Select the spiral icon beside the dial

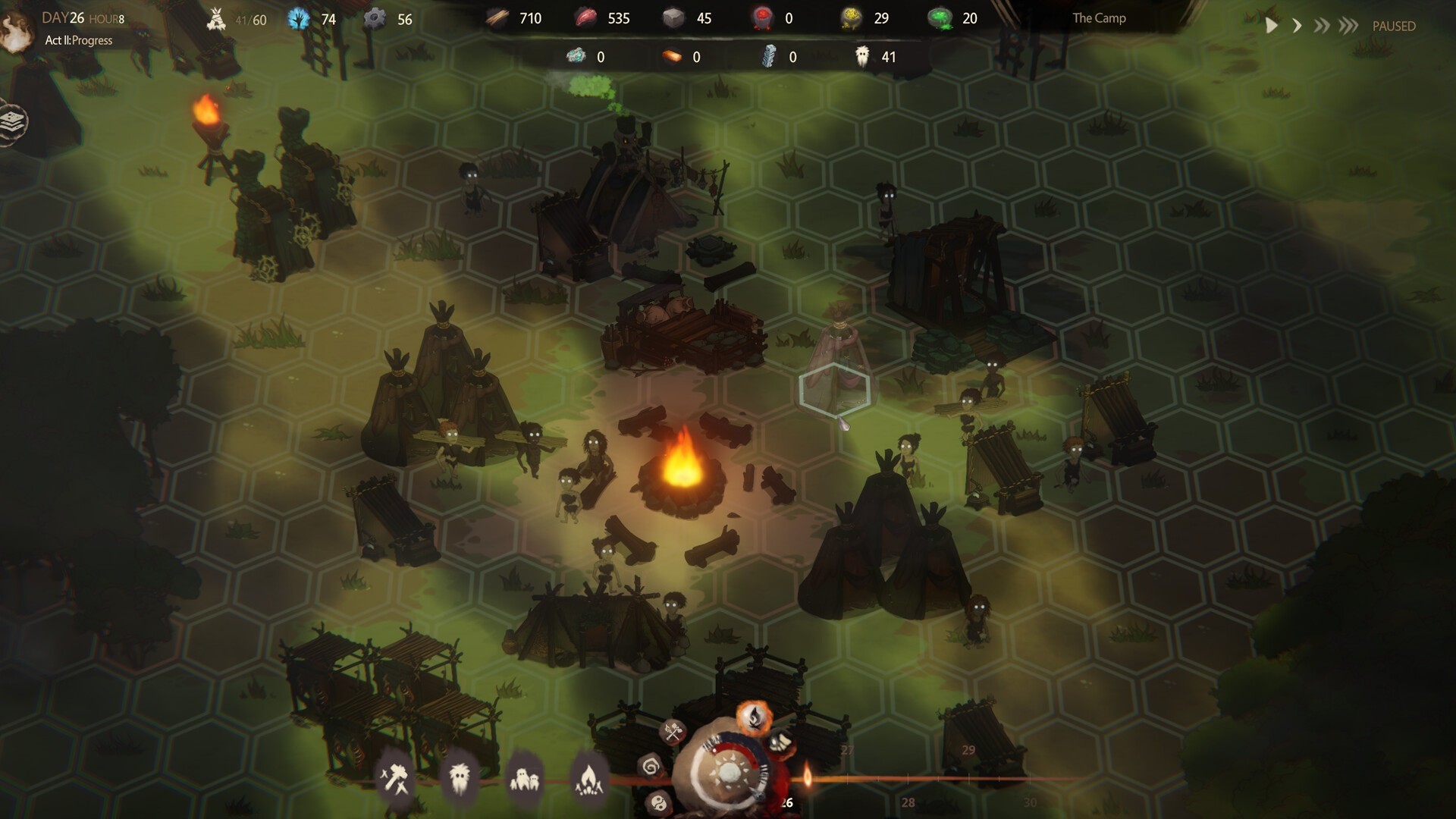651,767
